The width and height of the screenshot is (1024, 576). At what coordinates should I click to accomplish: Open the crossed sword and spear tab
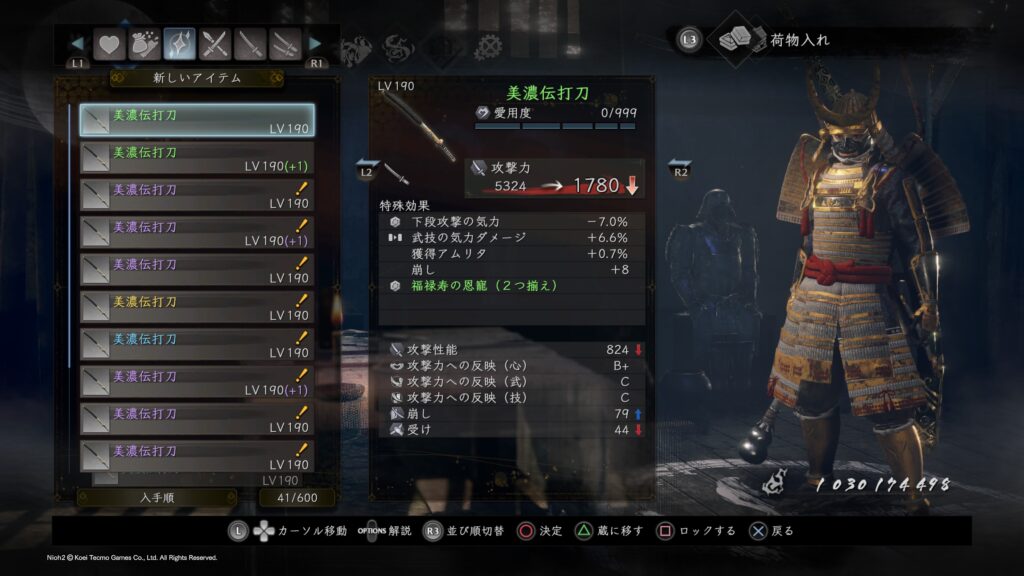(x=215, y=44)
